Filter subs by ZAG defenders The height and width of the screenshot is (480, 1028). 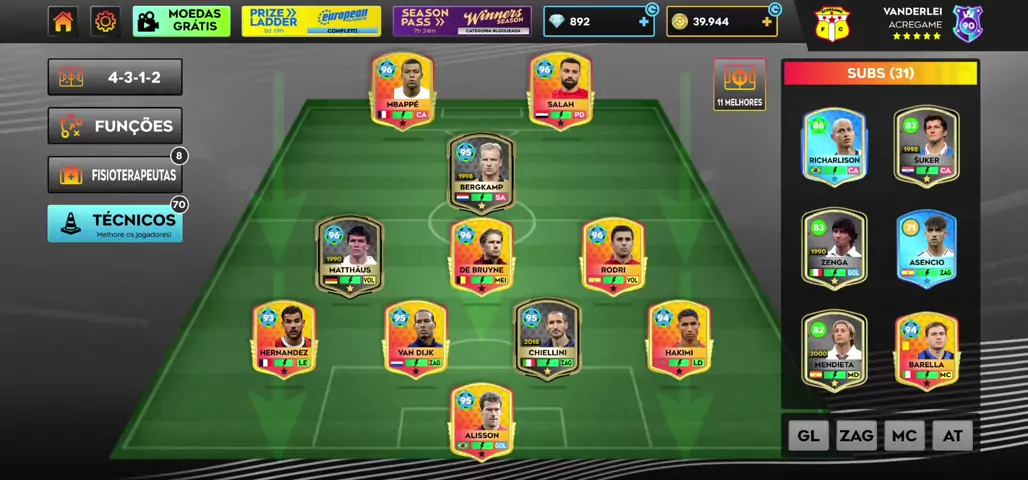856,436
